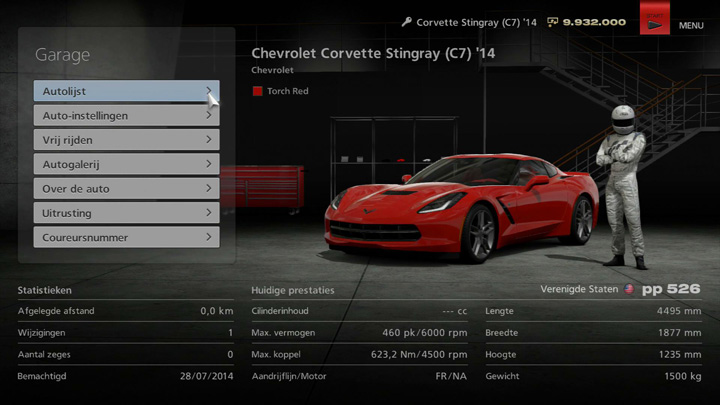Viewport: 720px width, 405px height.
Task: Show the Over de auto details
Action: [x=126, y=188]
